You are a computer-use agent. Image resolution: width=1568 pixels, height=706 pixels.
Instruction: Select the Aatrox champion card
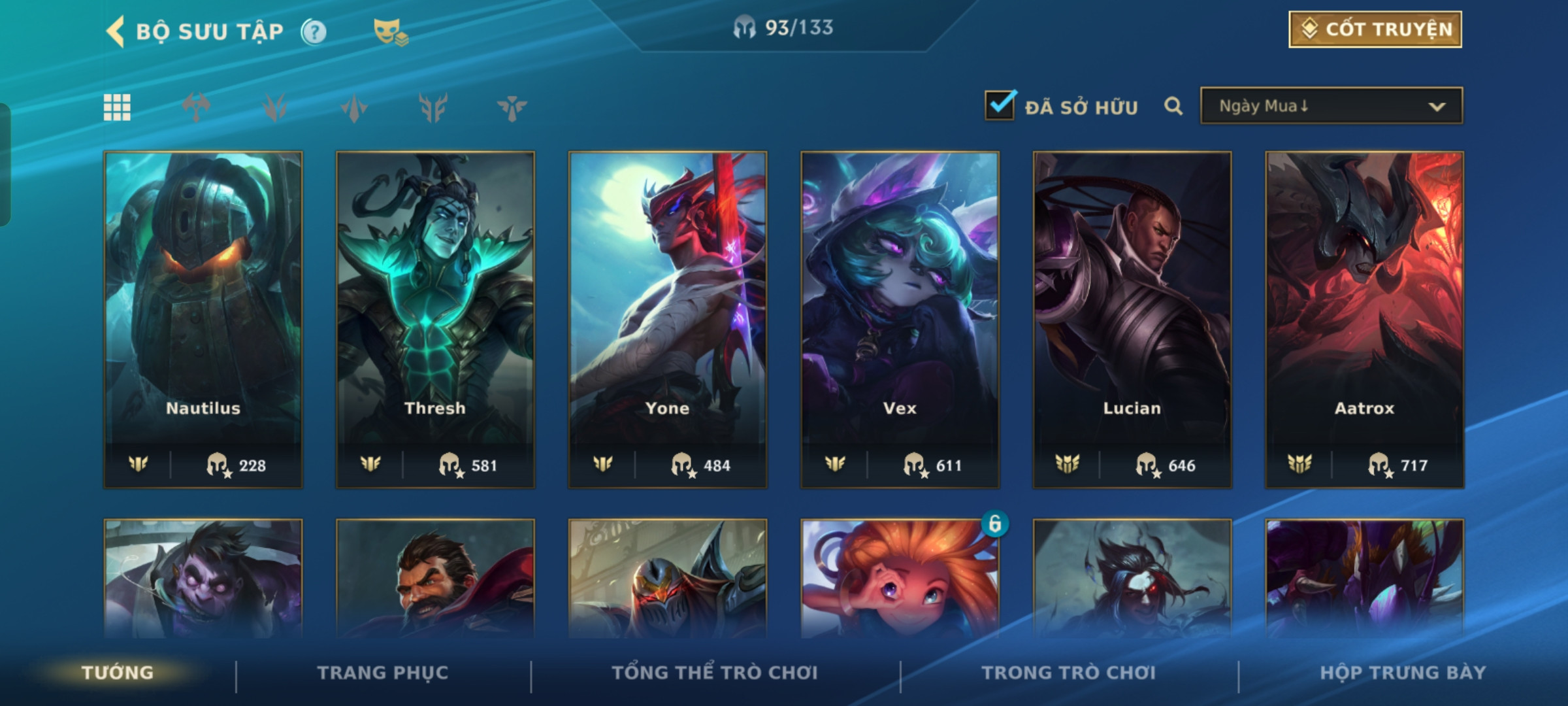point(1364,319)
